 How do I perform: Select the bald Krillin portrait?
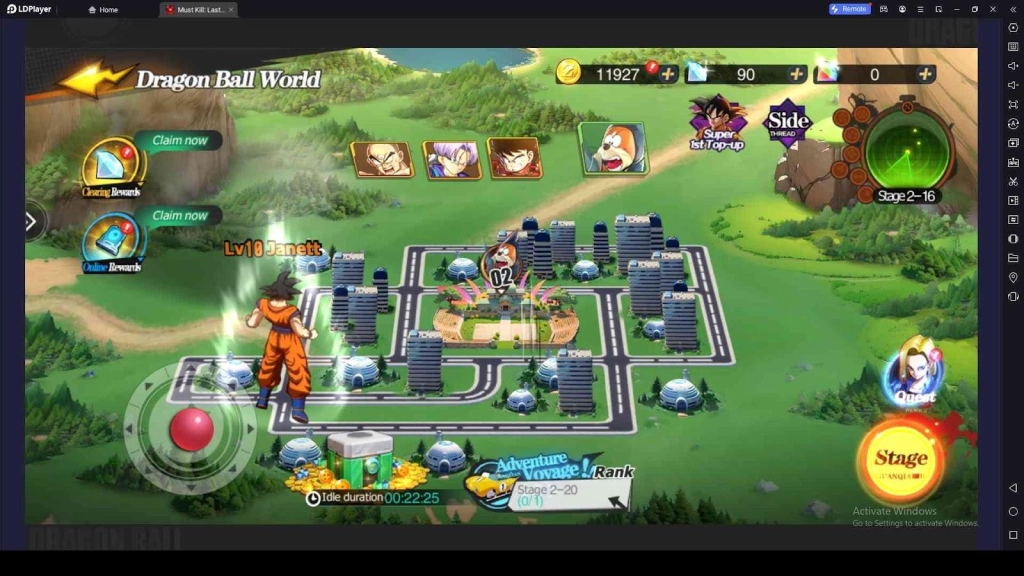[382, 159]
